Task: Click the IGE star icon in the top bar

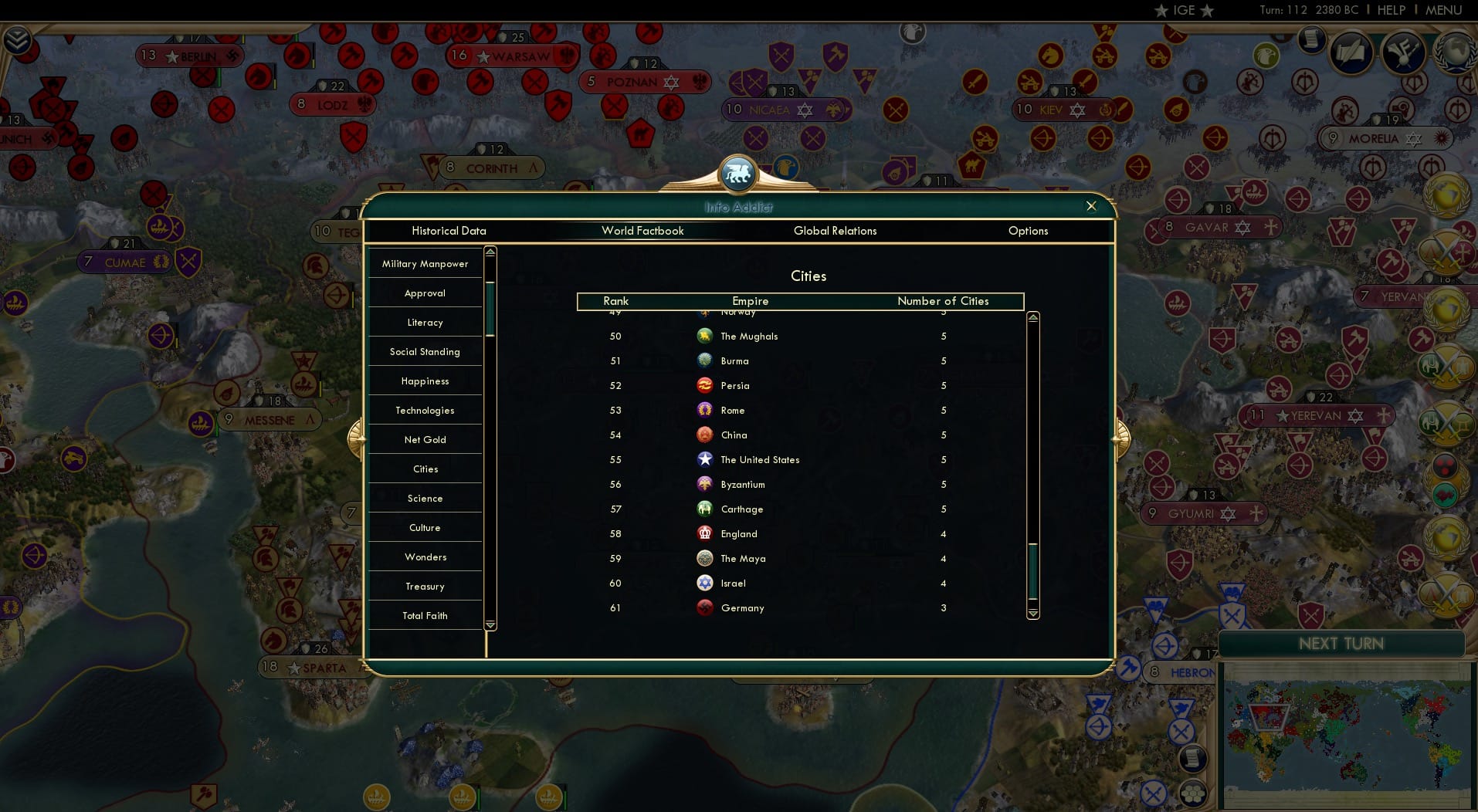Action: pyautogui.click(x=1161, y=10)
